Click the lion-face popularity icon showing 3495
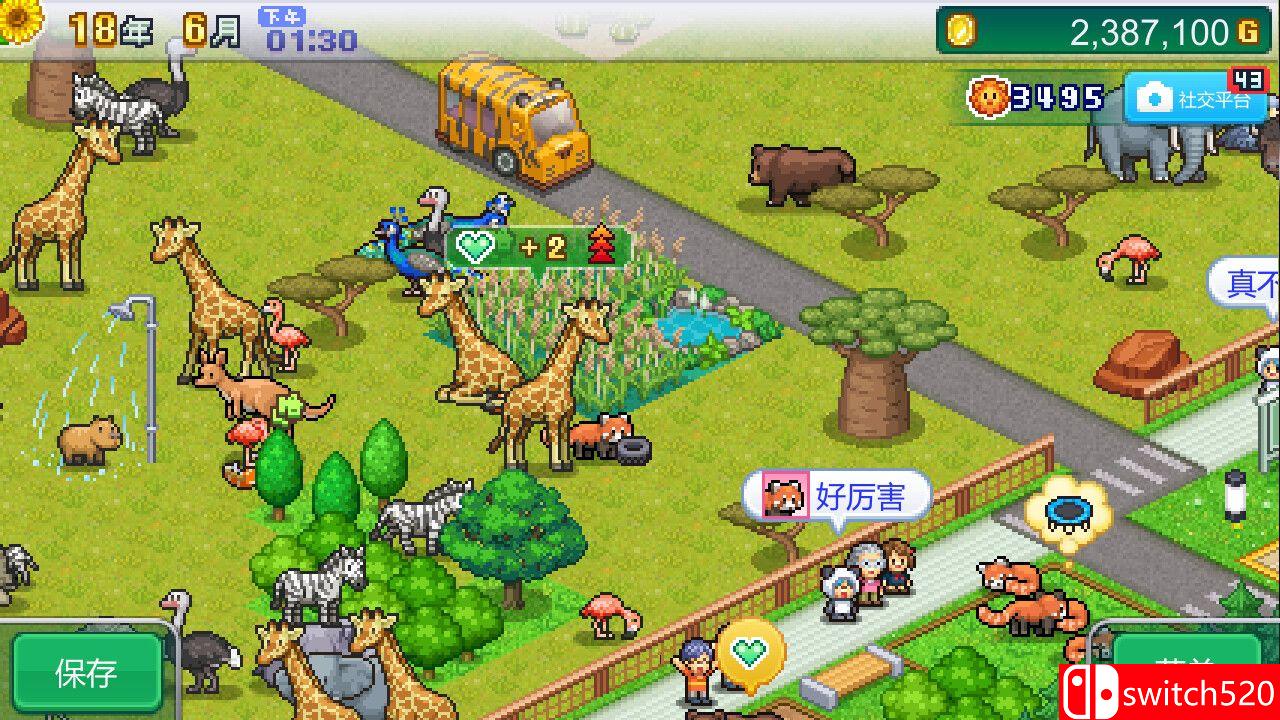The height and width of the screenshot is (720, 1280). coord(991,97)
